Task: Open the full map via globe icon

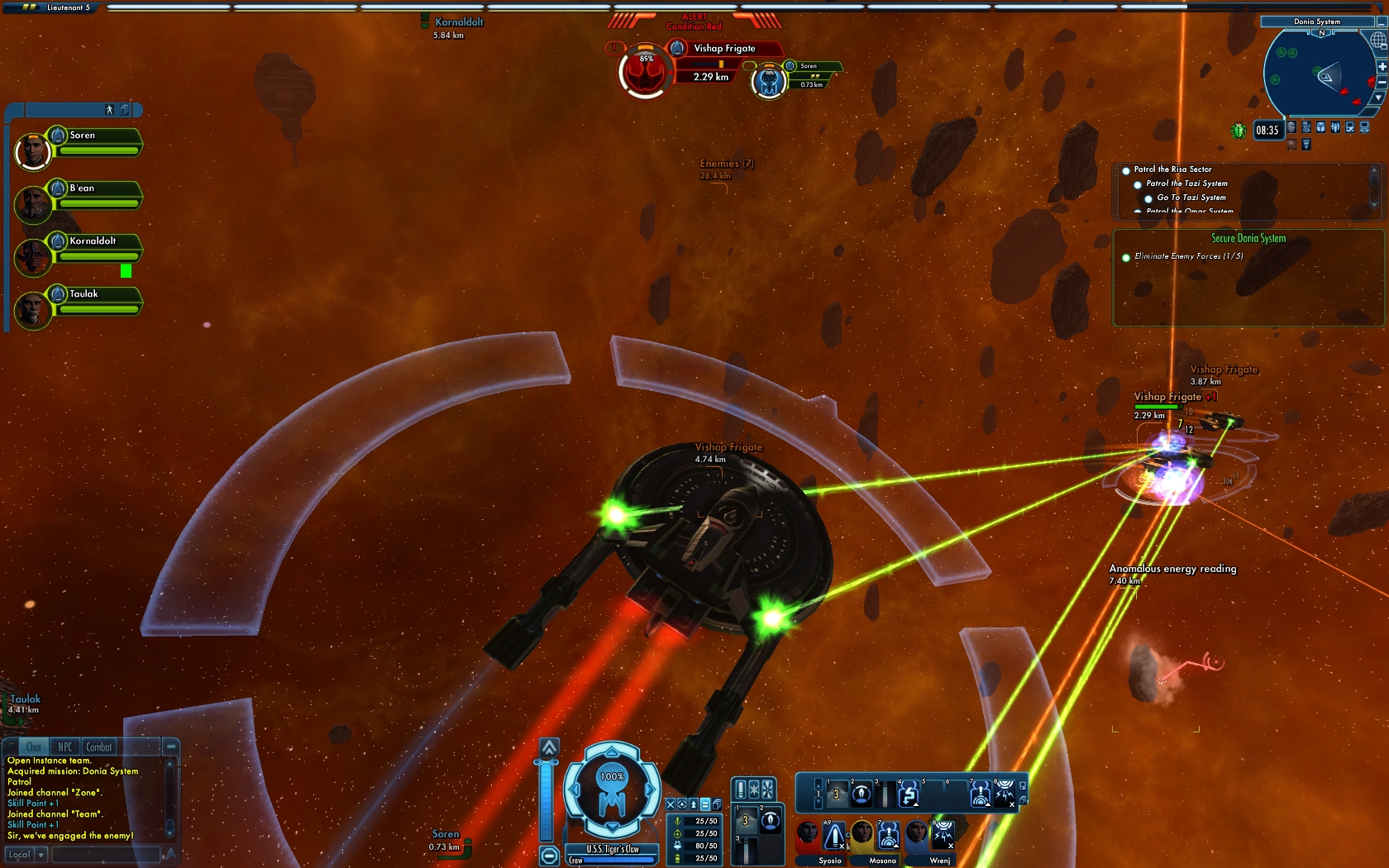Action: tap(1378, 40)
